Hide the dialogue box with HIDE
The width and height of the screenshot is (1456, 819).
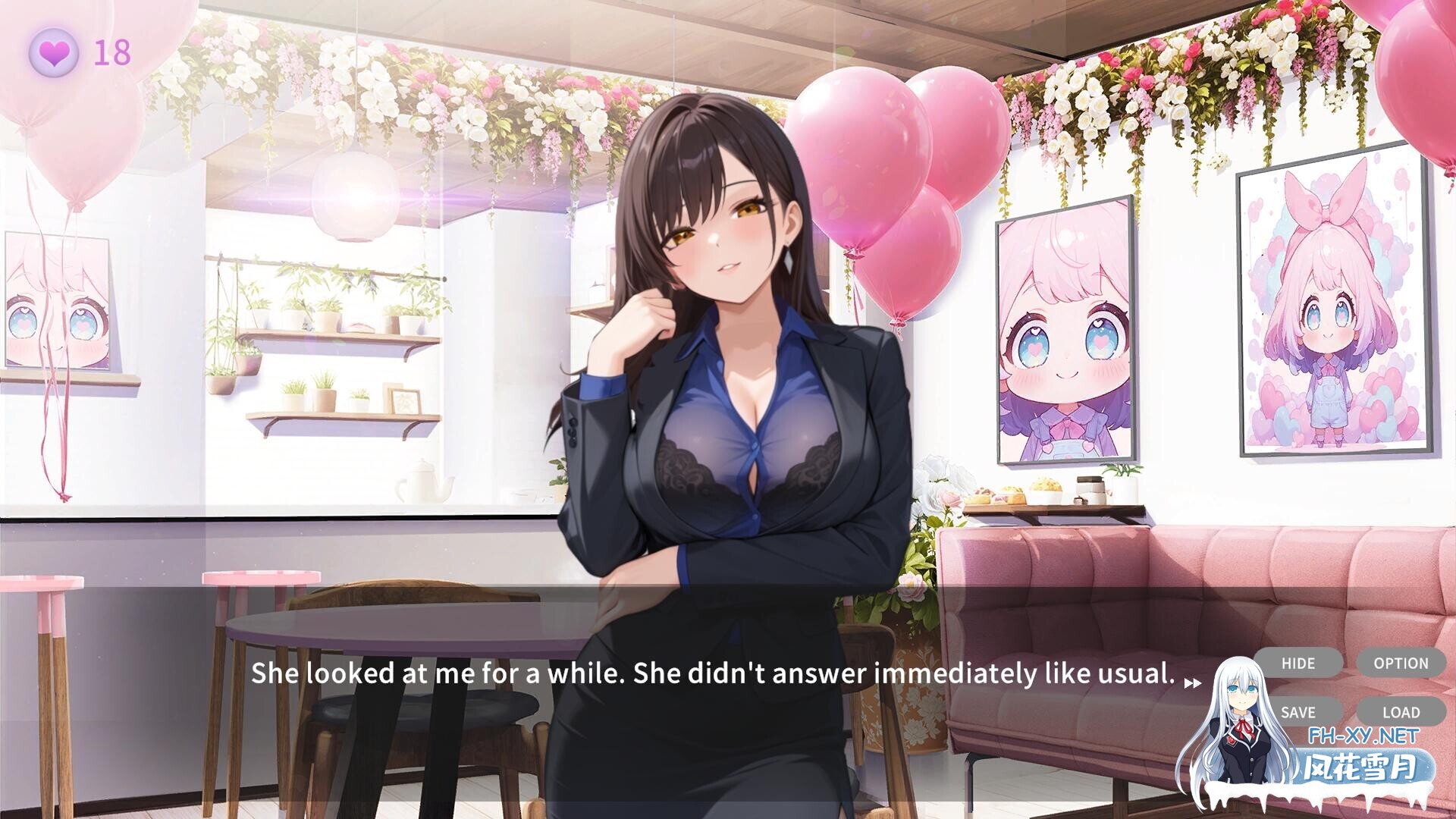[x=1299, y=664]
